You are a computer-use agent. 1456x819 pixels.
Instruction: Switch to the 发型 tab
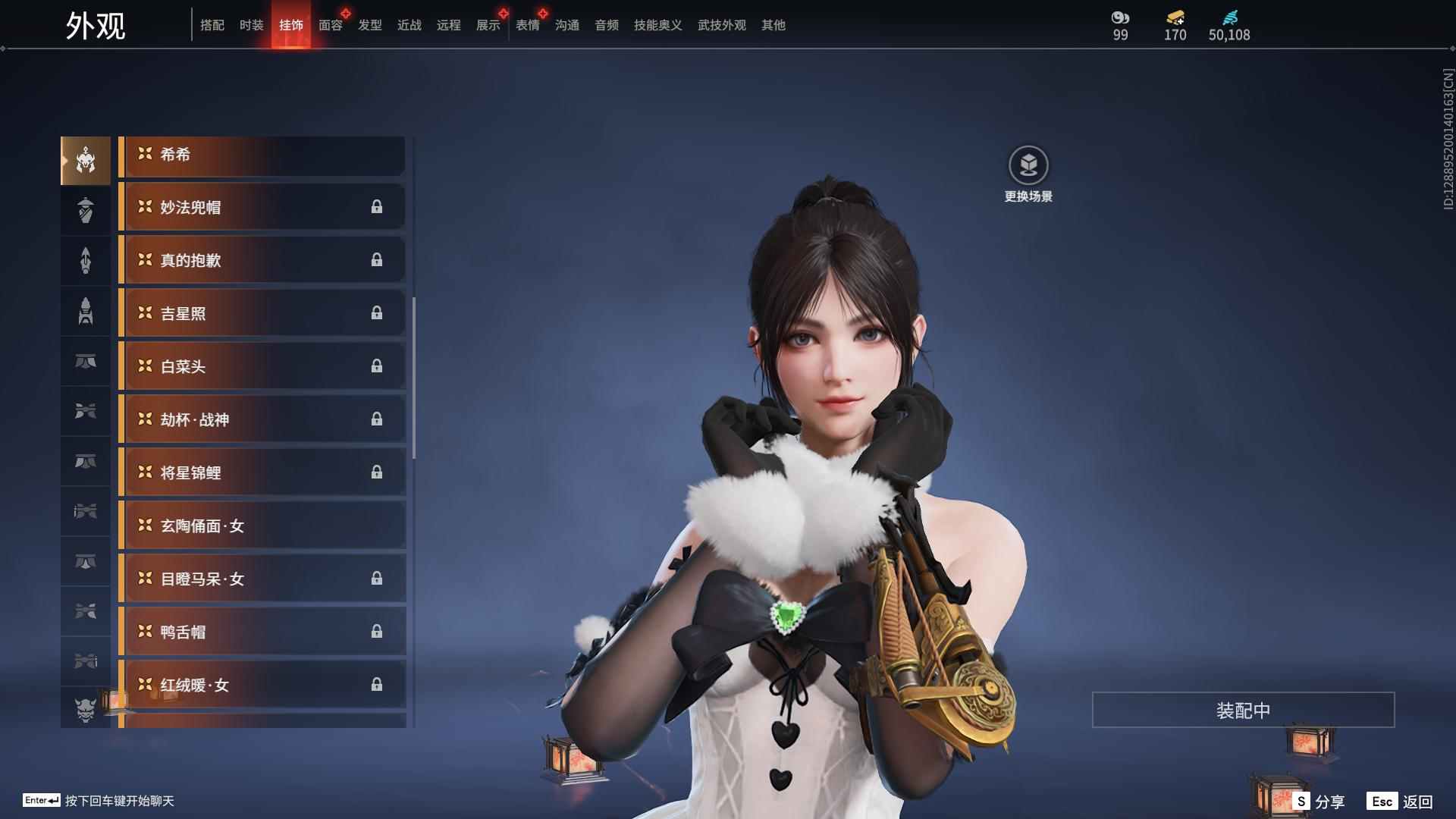click(370, 25)
